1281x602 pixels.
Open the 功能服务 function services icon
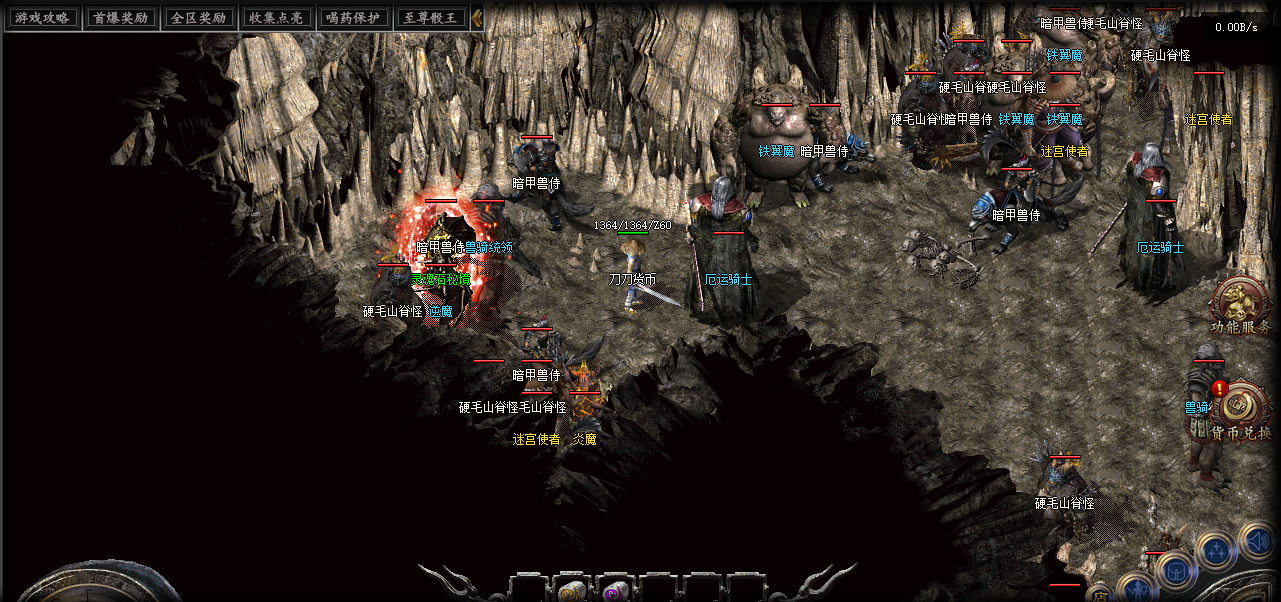[1240, 304]
